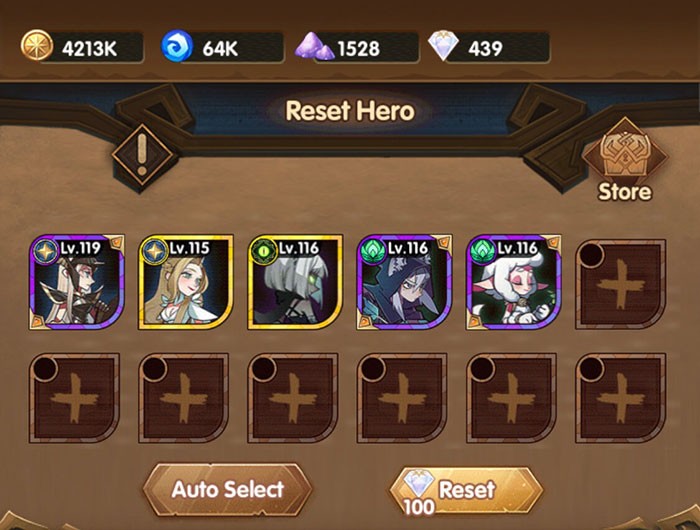
Task: Select the white-haired horned Lv.116 hero
Action: pyautogui.click(x=514, y=283)
